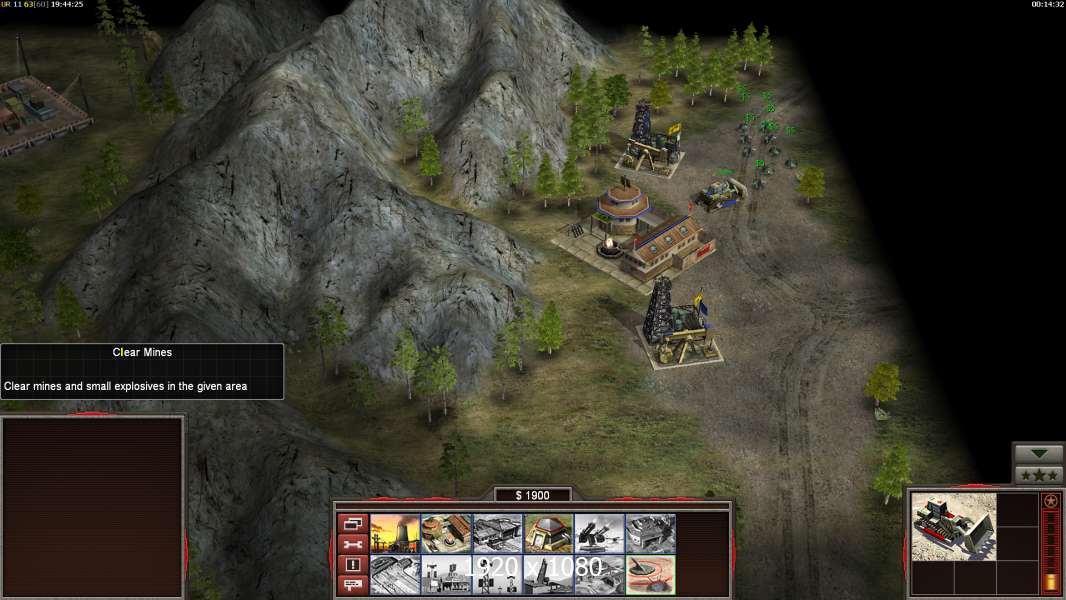
Task: Open the options menu with windows icon
Action: (x=352, y=523)
